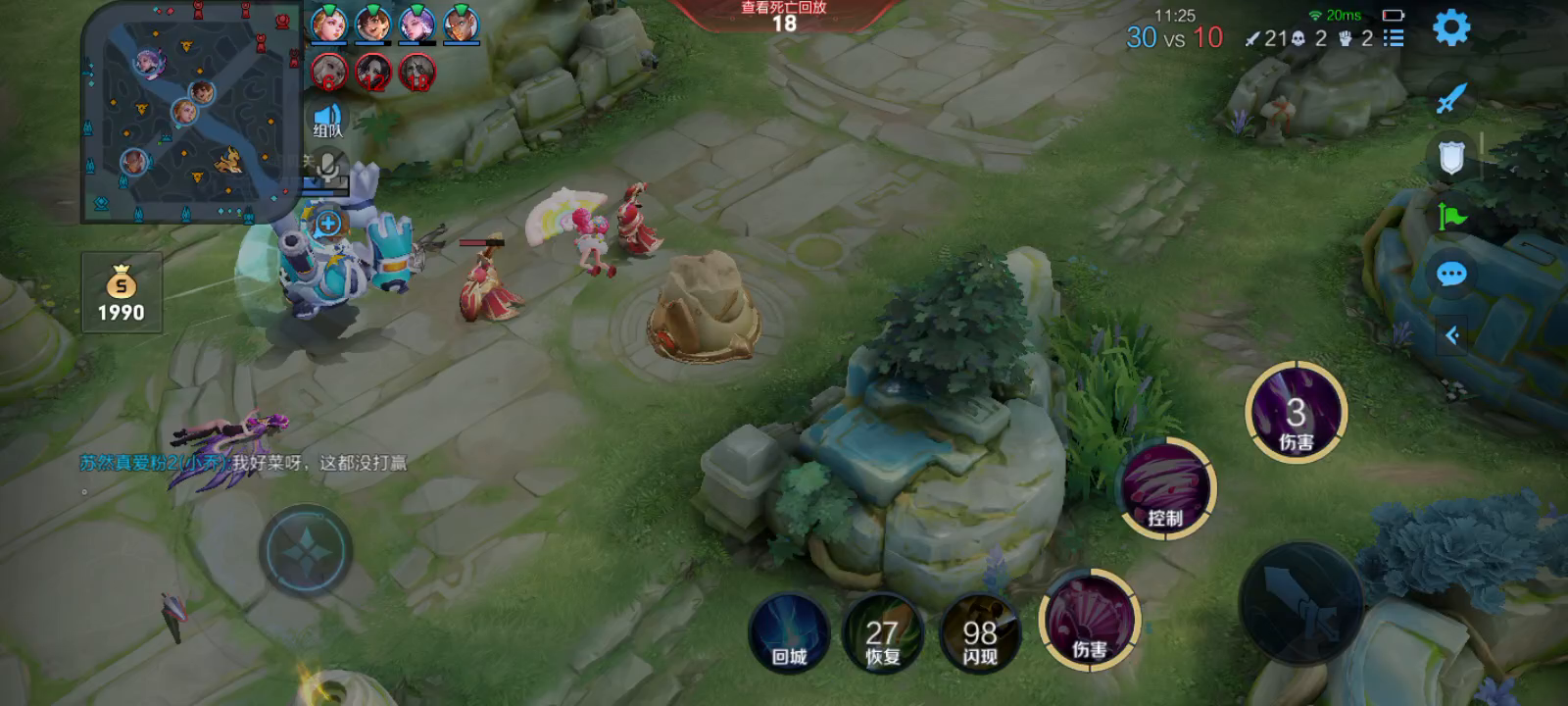Click the battlefield minimap
1568x706 pixels.
tap(189, 109)
